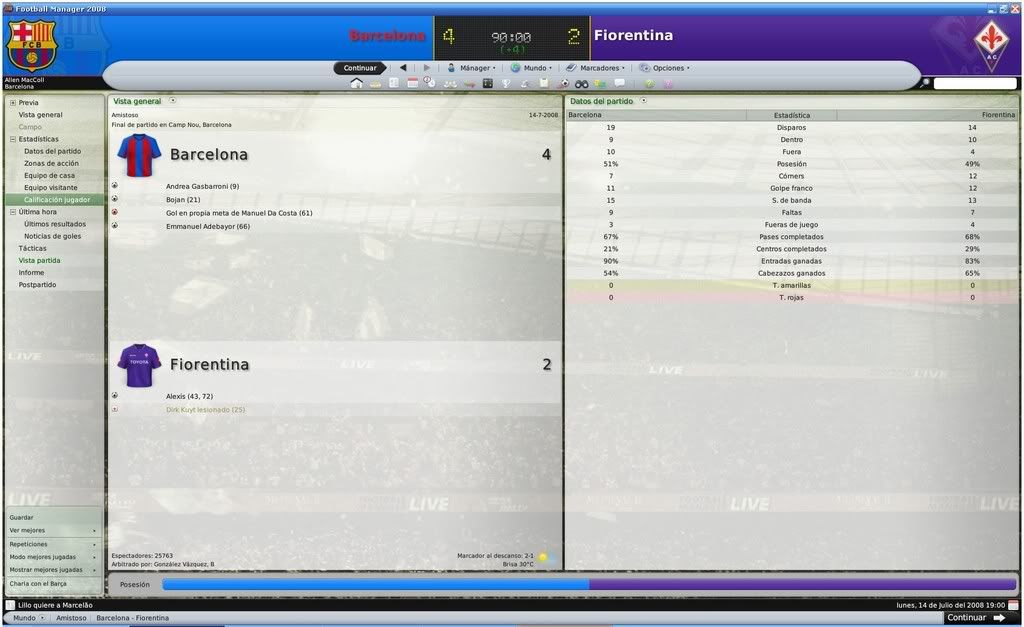Open the Postpartido section
1024x627 pixels.
(37, 285)
